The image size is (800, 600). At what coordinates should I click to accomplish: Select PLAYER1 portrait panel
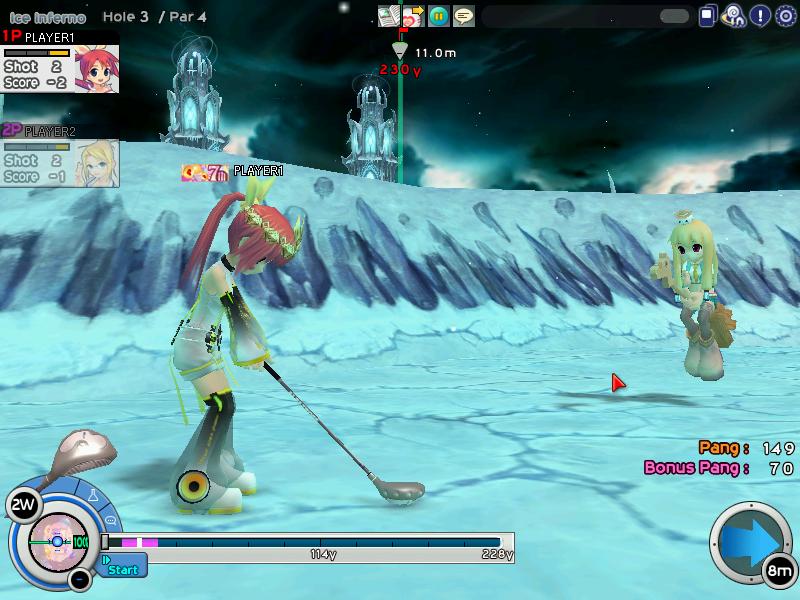pyautogui.click(x=60, y=62)
